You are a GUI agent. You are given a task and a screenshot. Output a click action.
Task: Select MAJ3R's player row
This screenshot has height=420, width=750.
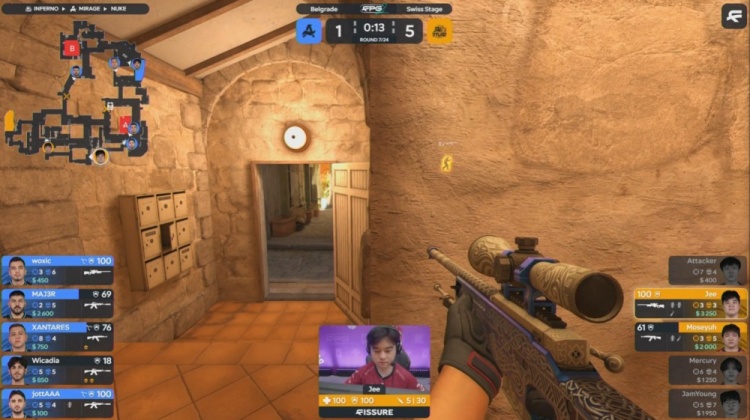pos(57,301)
